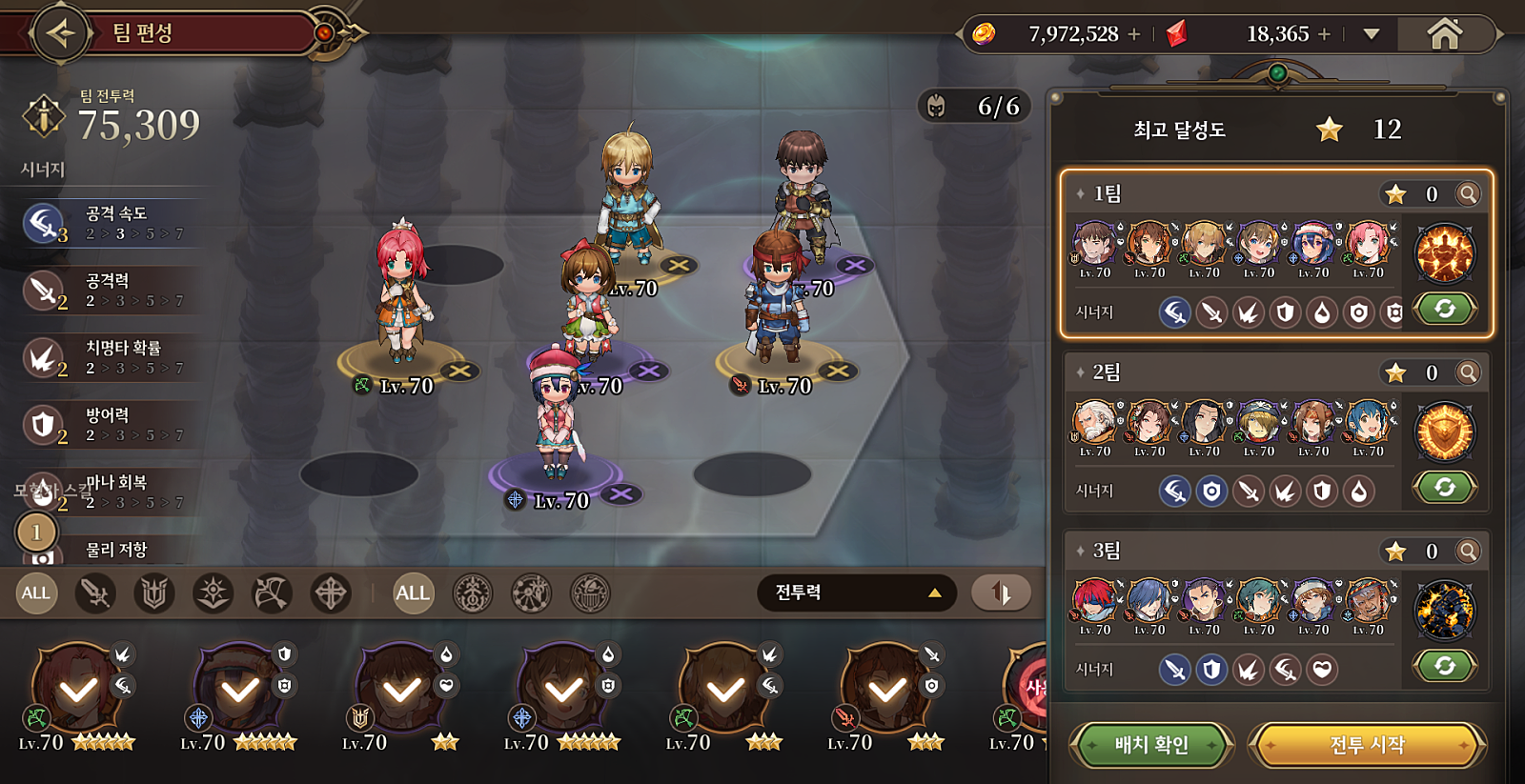
Task: Select the gold circled number 1 skill slot
Action: pos(36,532)
